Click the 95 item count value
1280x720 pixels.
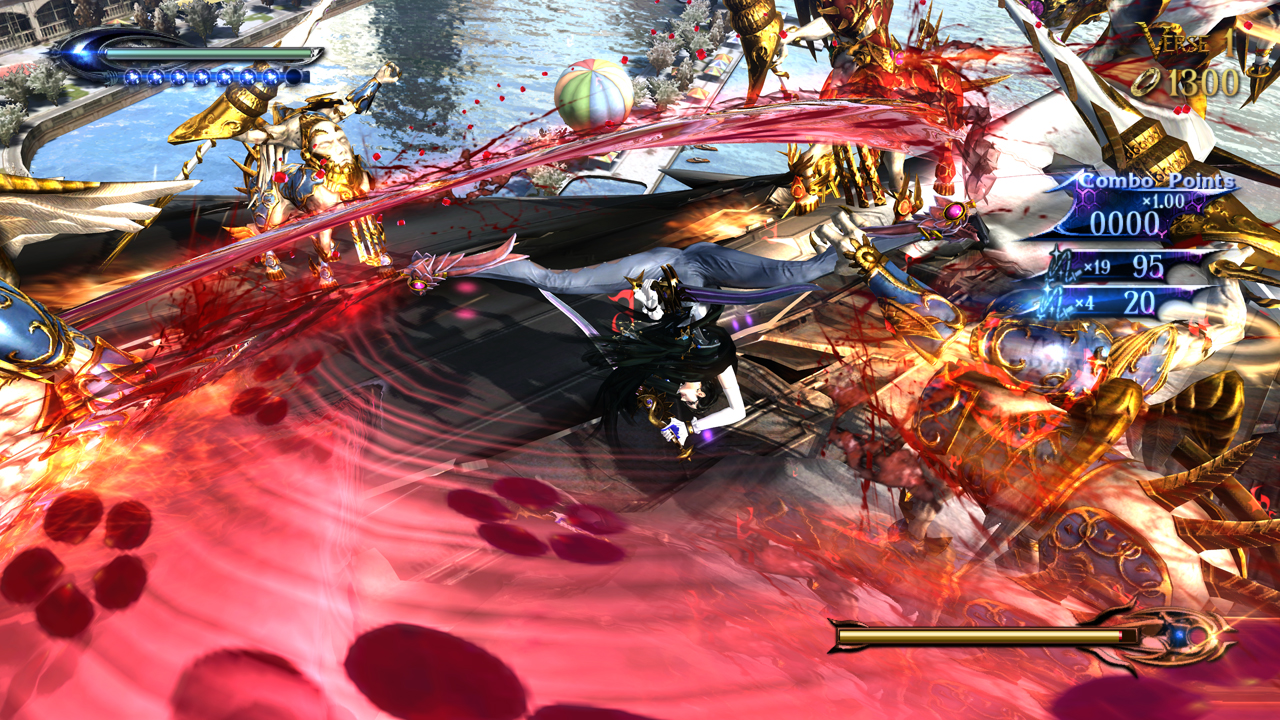(x=1147, y=264)
